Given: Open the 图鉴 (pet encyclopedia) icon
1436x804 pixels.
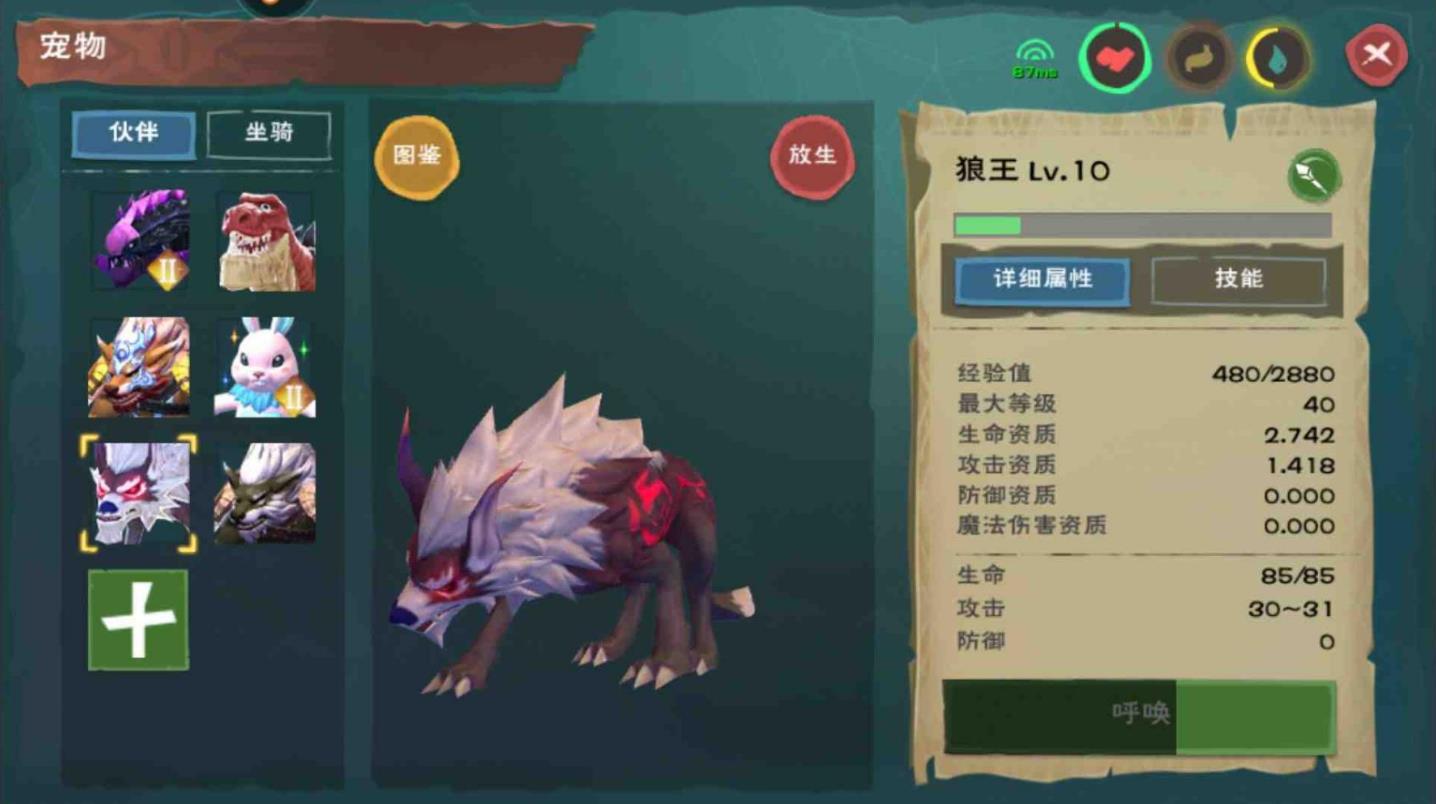Looking at the screenshot, I should [416, 158].
